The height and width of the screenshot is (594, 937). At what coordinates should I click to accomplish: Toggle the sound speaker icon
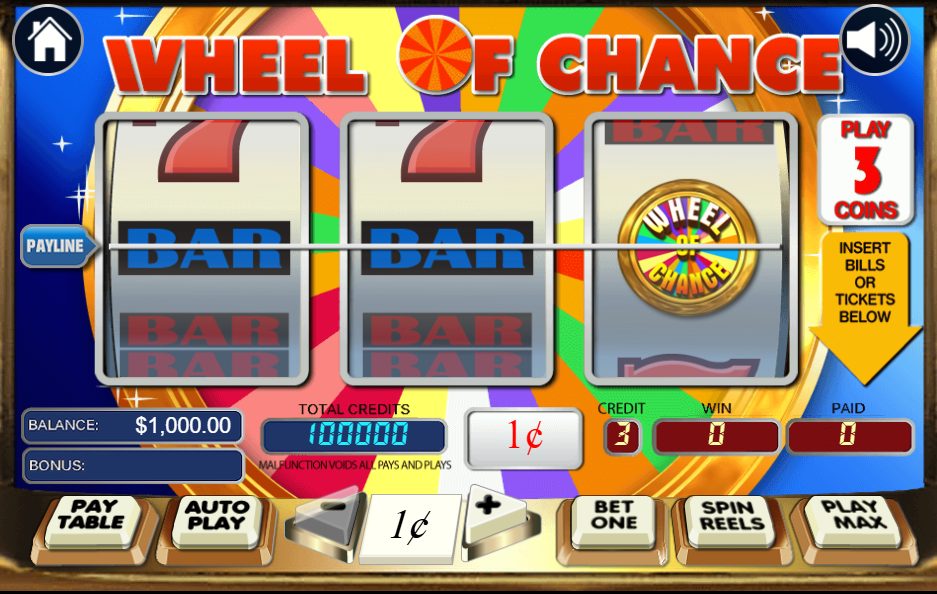(874, 40)
